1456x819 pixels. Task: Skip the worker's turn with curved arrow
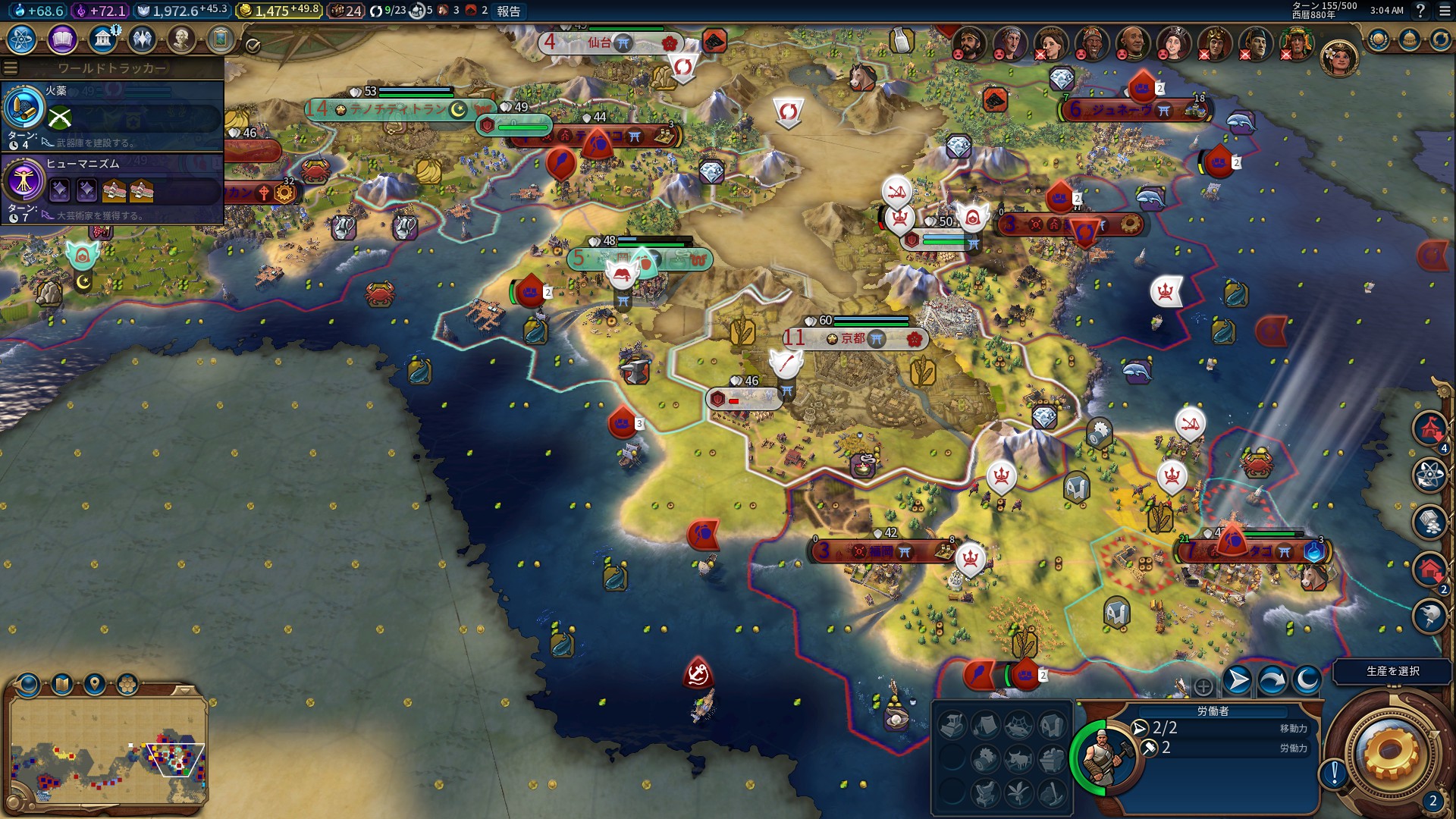[1272, 680]
